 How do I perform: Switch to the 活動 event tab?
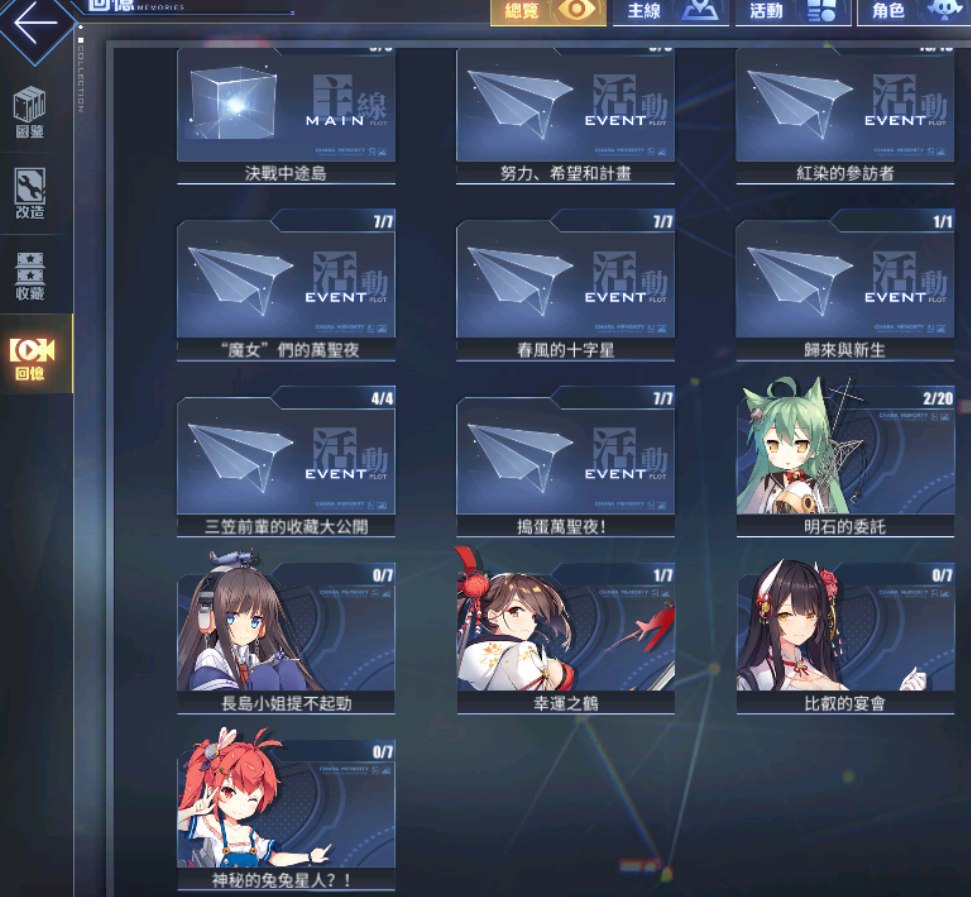(x=794, y=12)
